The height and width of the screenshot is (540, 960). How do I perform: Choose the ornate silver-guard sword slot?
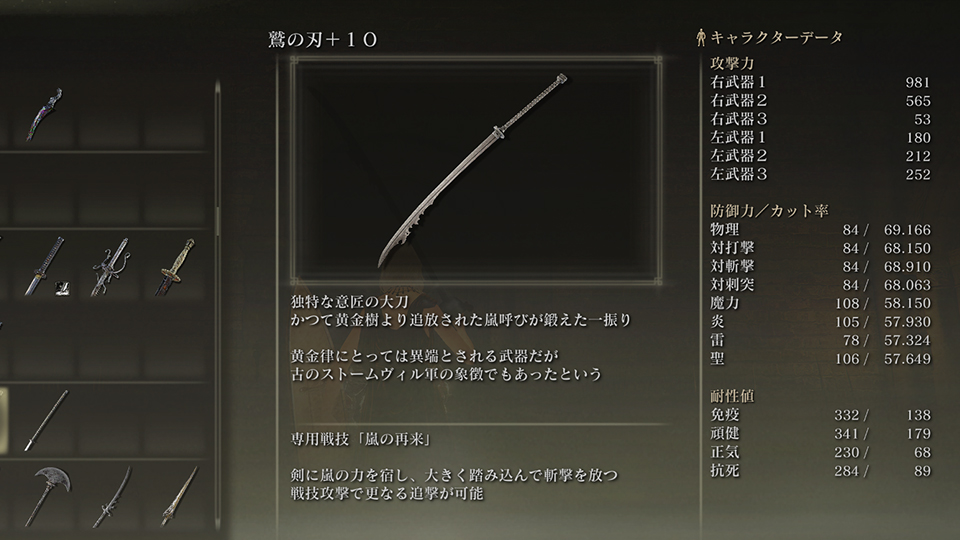click(x=111, y=265)
